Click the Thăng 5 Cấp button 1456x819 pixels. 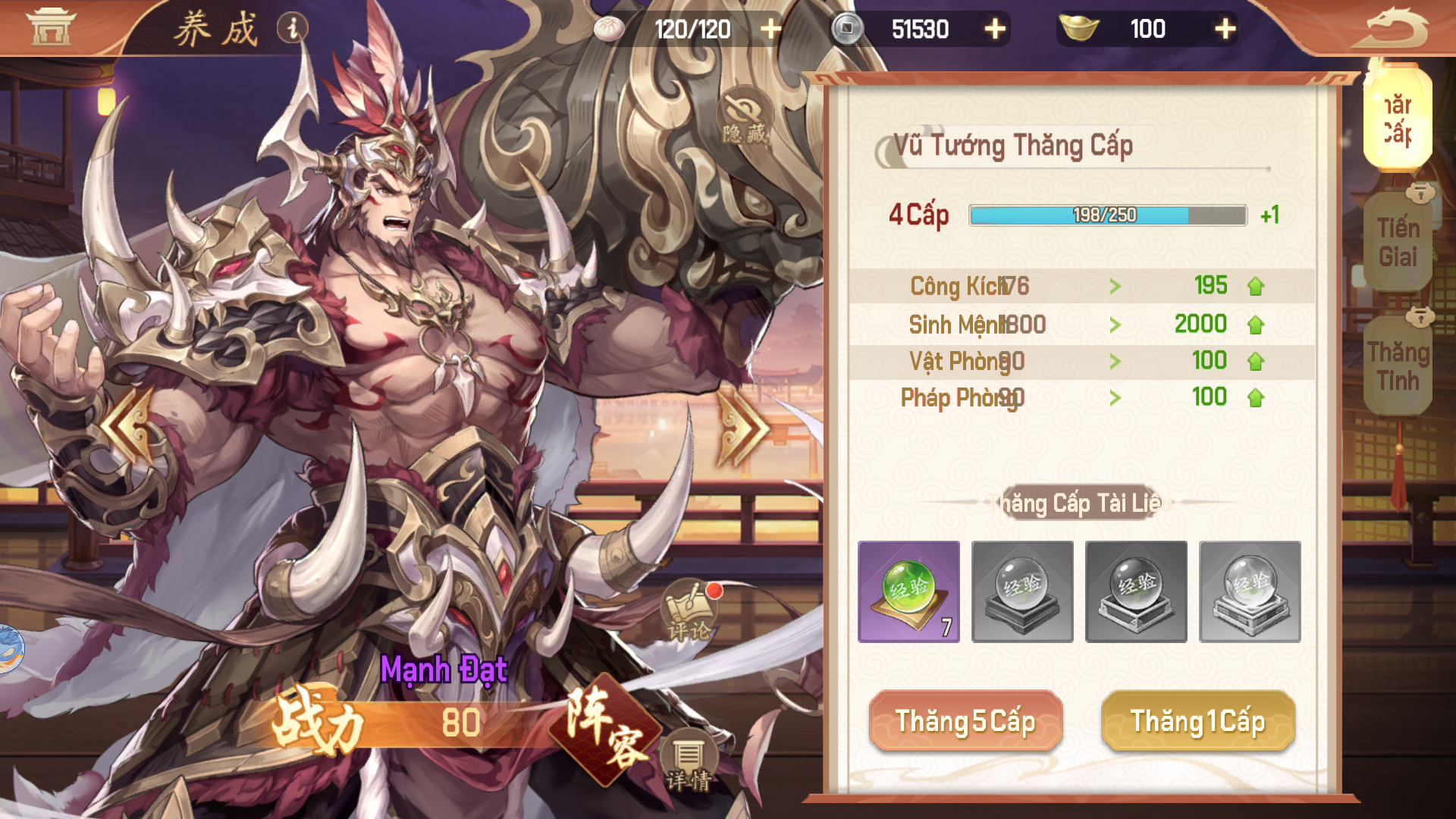click(x=965, y=721)
